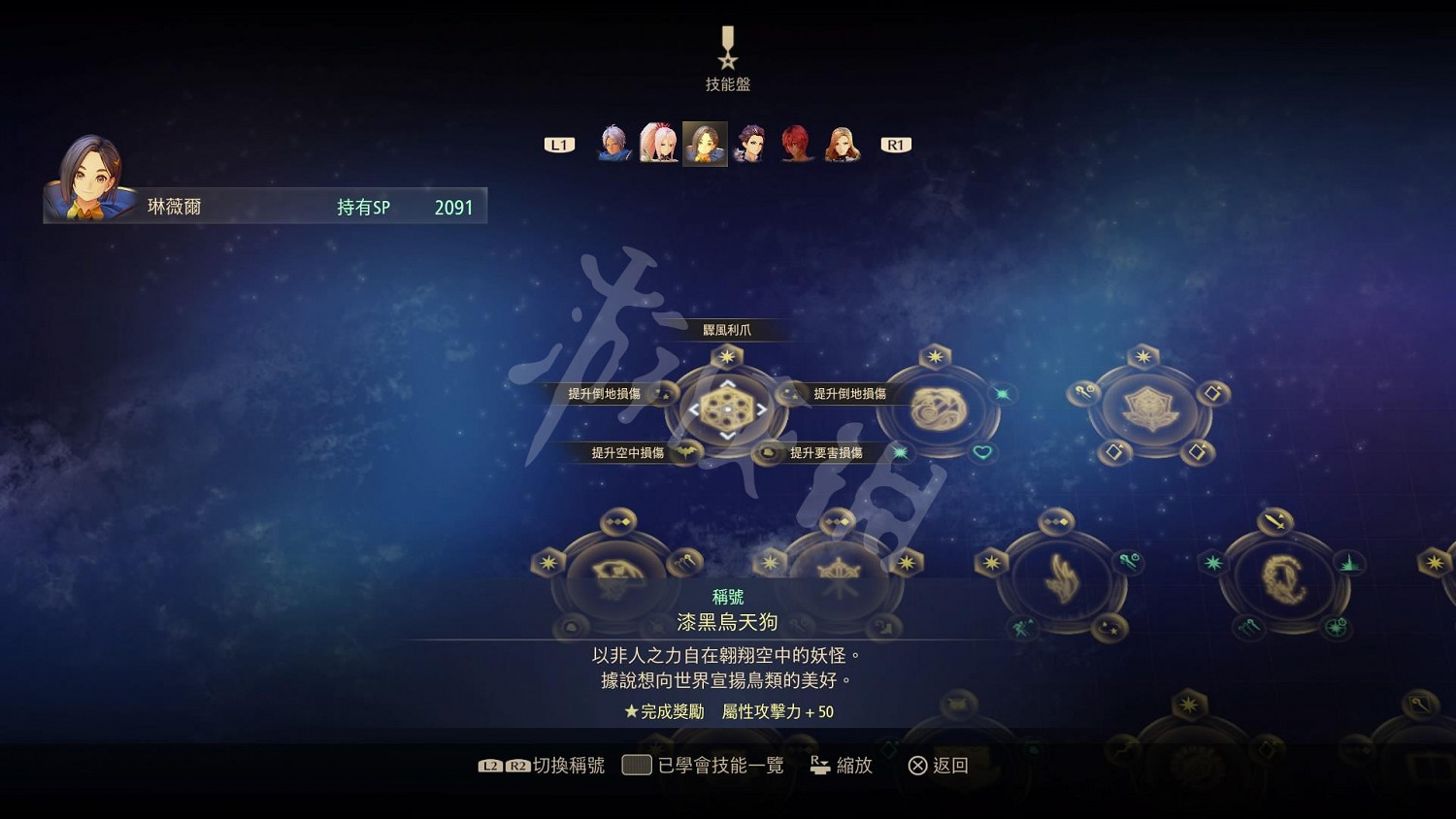Toggle the teal burst node near 提升要害損傷
The image size is (1456, 819).
click(x=900, y=451)
